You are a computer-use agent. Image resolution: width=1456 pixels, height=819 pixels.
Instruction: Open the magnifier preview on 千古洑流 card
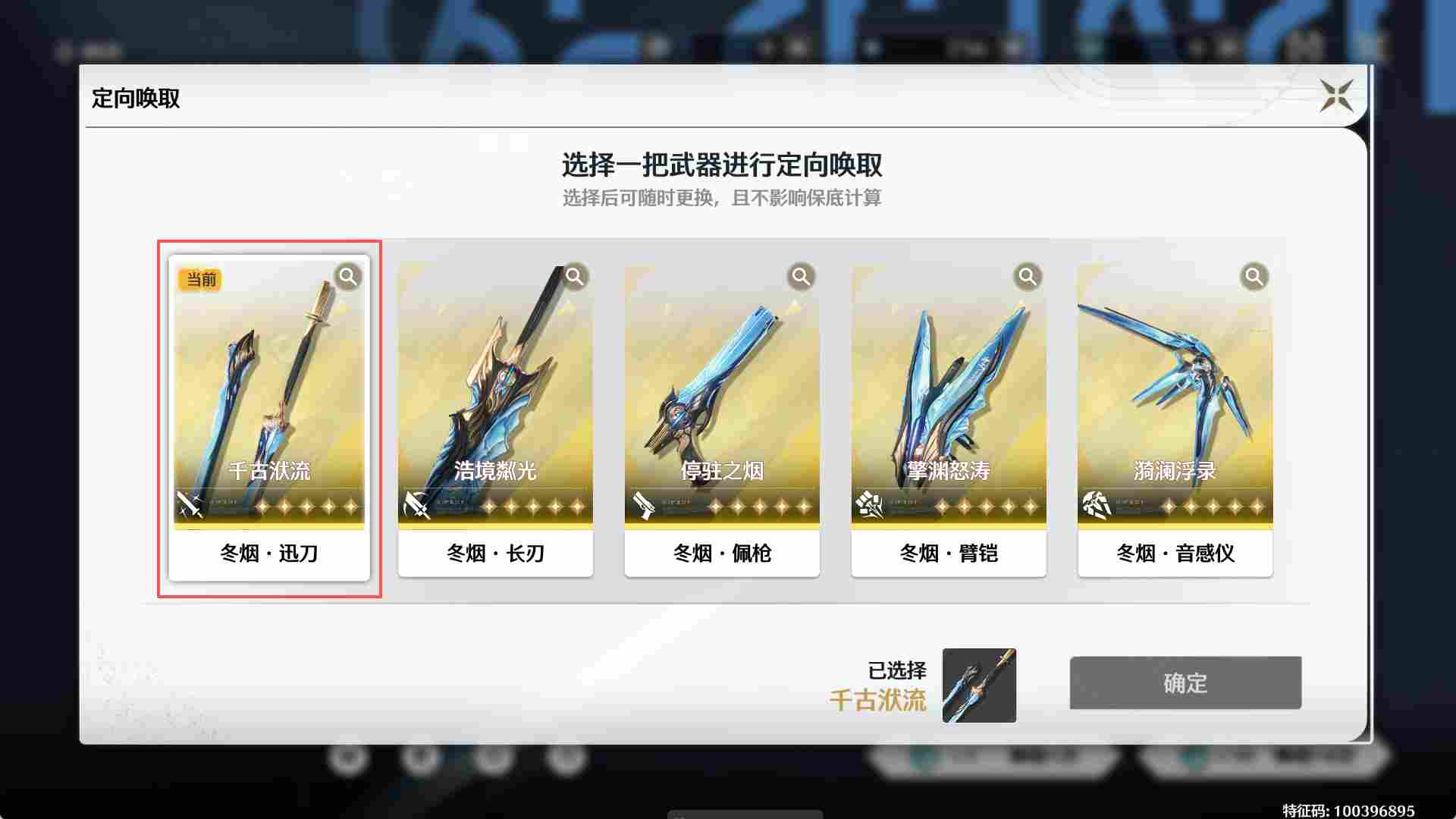pyautogui.click(x=348, y=278)
